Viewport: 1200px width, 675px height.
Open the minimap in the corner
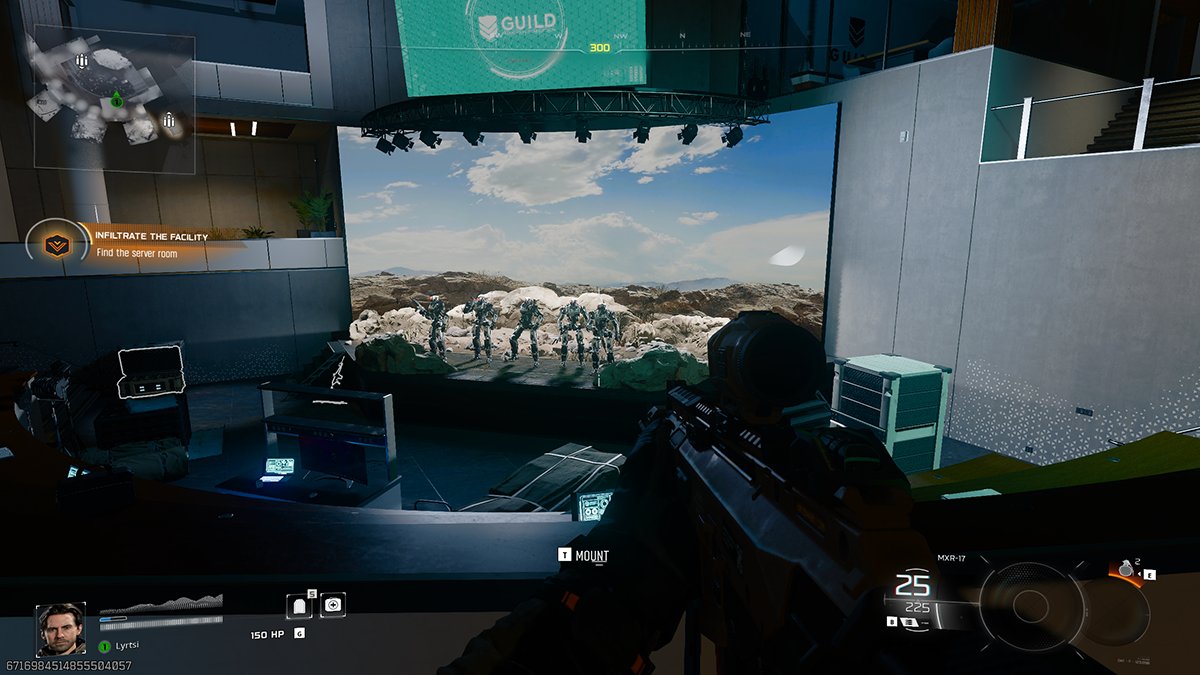[x=114, y=98]
